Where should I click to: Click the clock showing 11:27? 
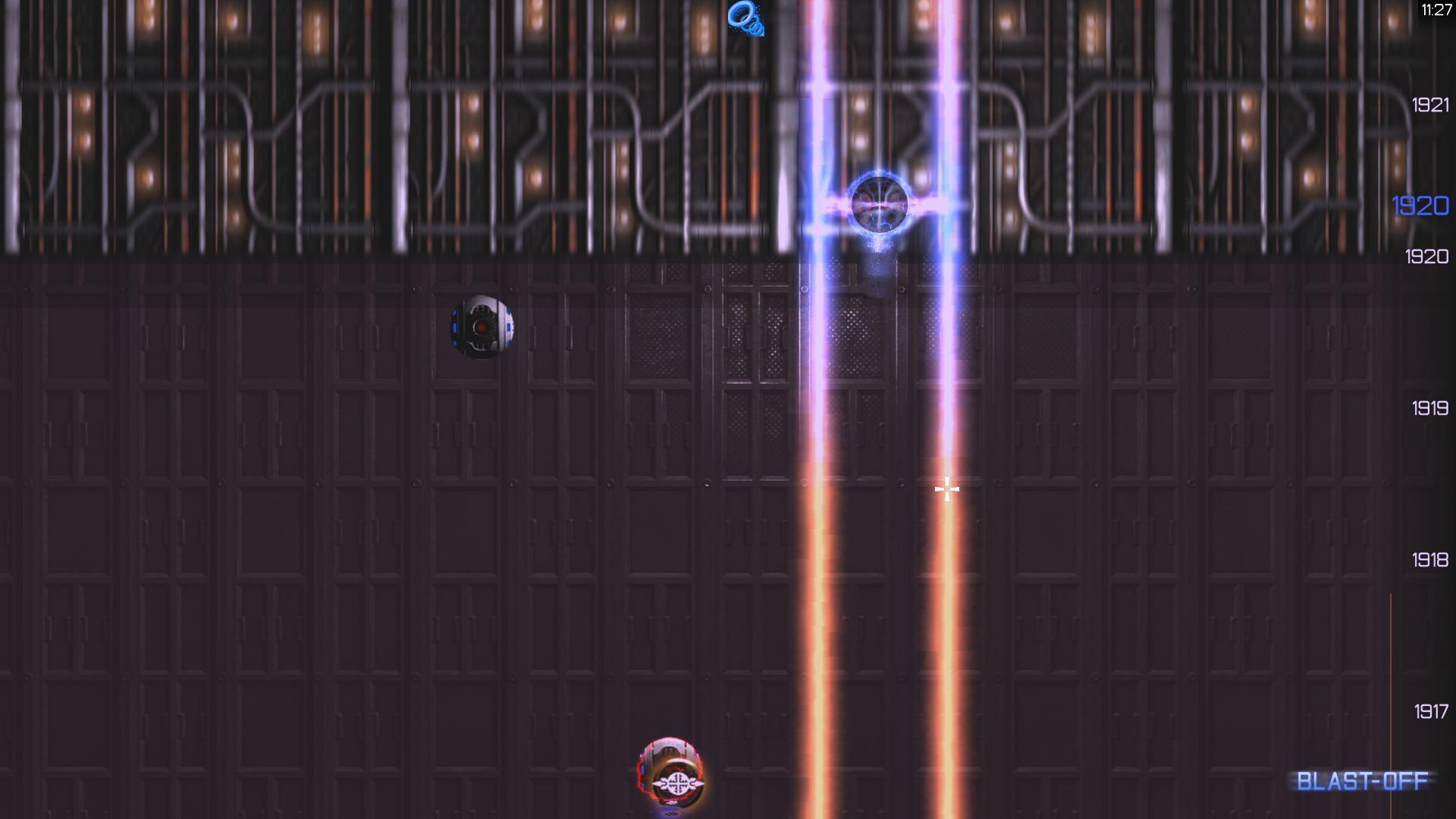tap(1436, 11)
